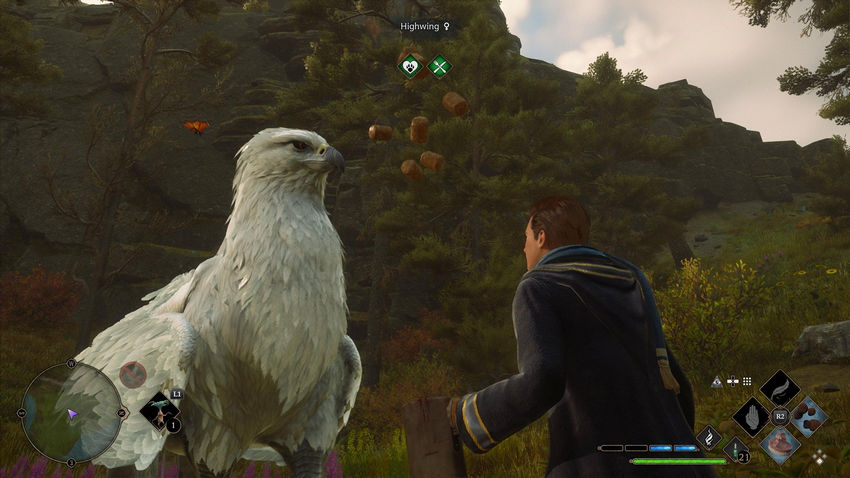Image resolution: width=850 pixels, height=478 pixels.
Task: Click the red crossed-out circle icon
Action: [x=132, y=375]
